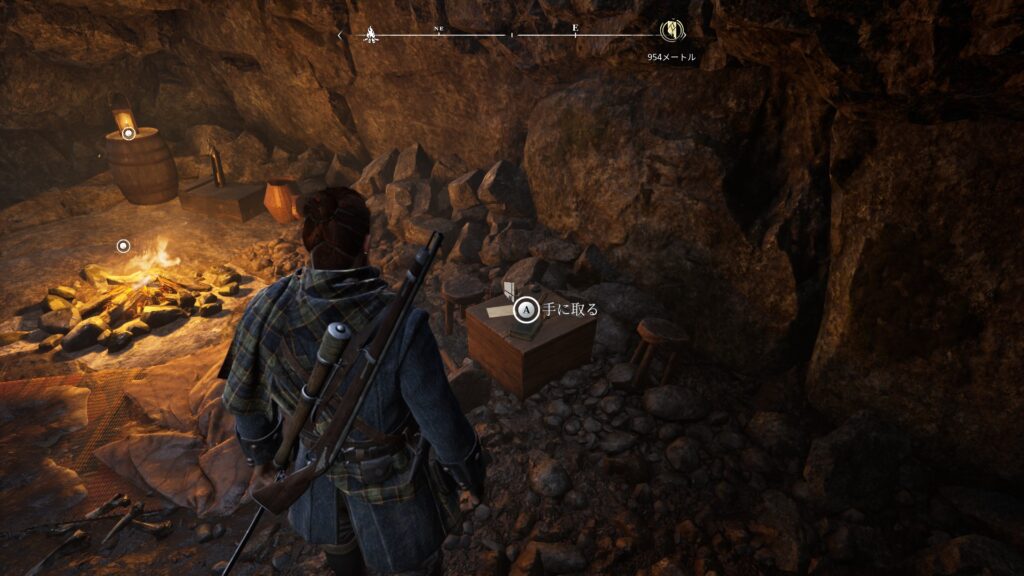
Task: Click the compass bar's east (E) marker
Action: point(575,29)
